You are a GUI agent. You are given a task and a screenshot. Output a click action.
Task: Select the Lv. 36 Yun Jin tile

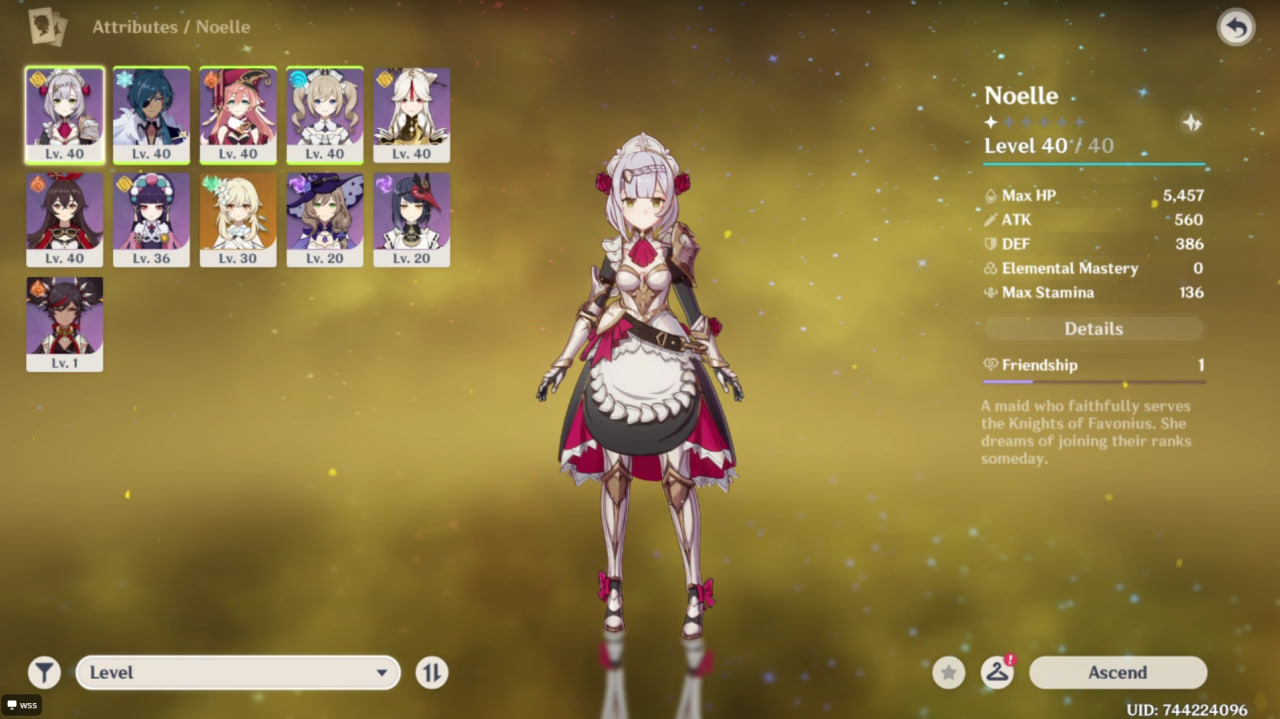click(151, 220)
